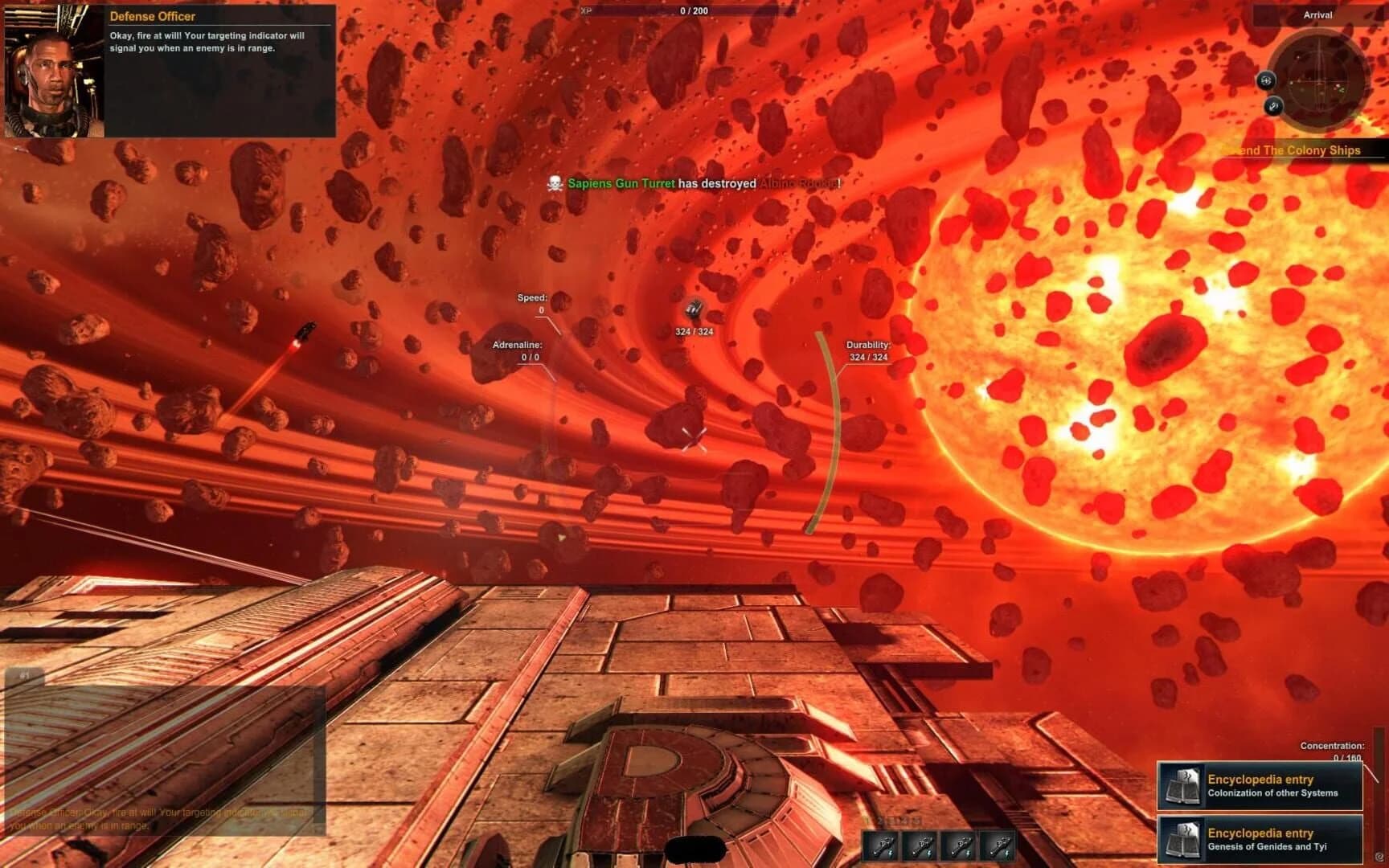Viewport: 1389px width, 868px height.
Task: Use the fourth rocket weapon slot
Action: (999, 845)
